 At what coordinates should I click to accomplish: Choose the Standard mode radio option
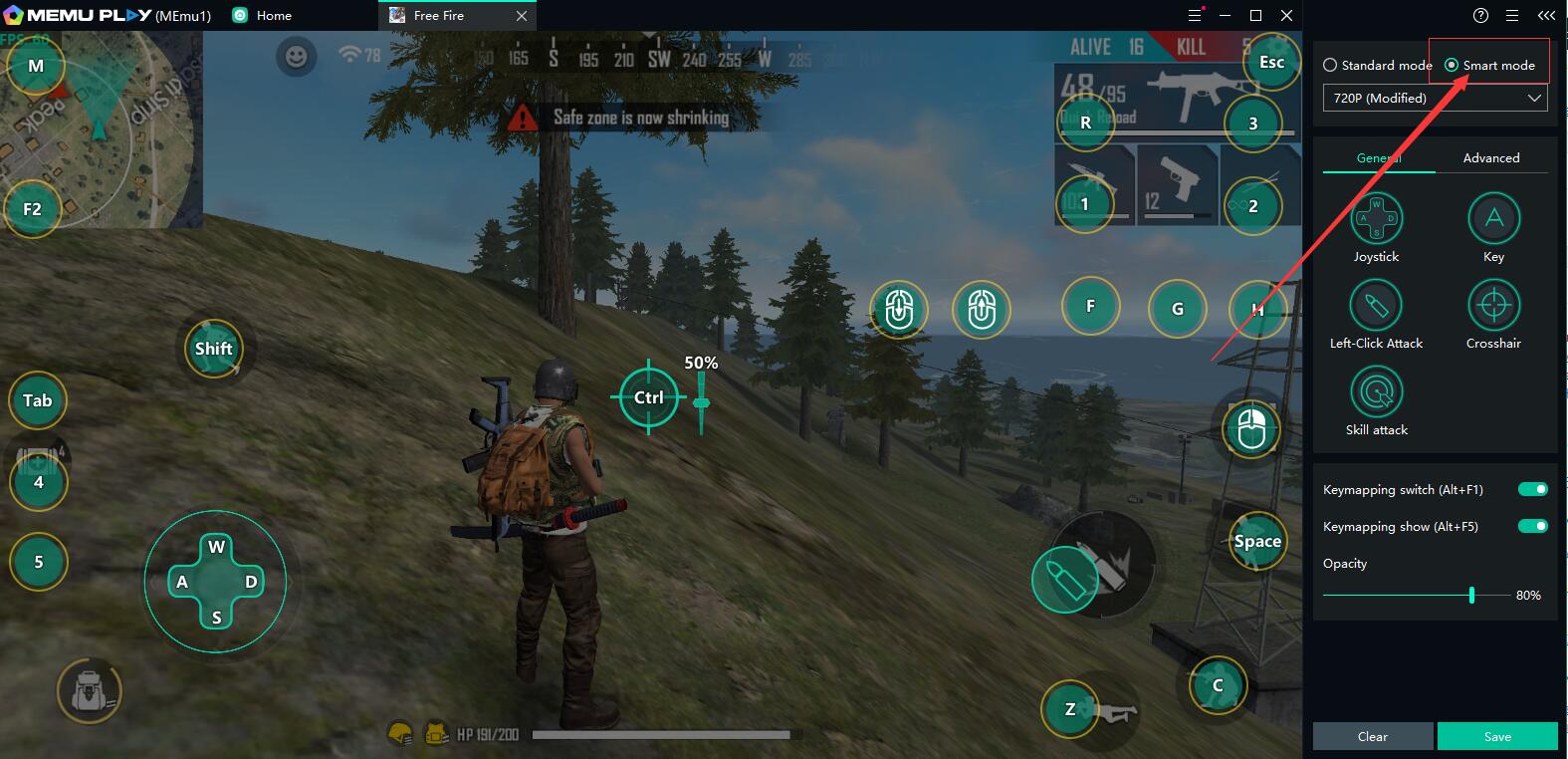point(1330,65)
